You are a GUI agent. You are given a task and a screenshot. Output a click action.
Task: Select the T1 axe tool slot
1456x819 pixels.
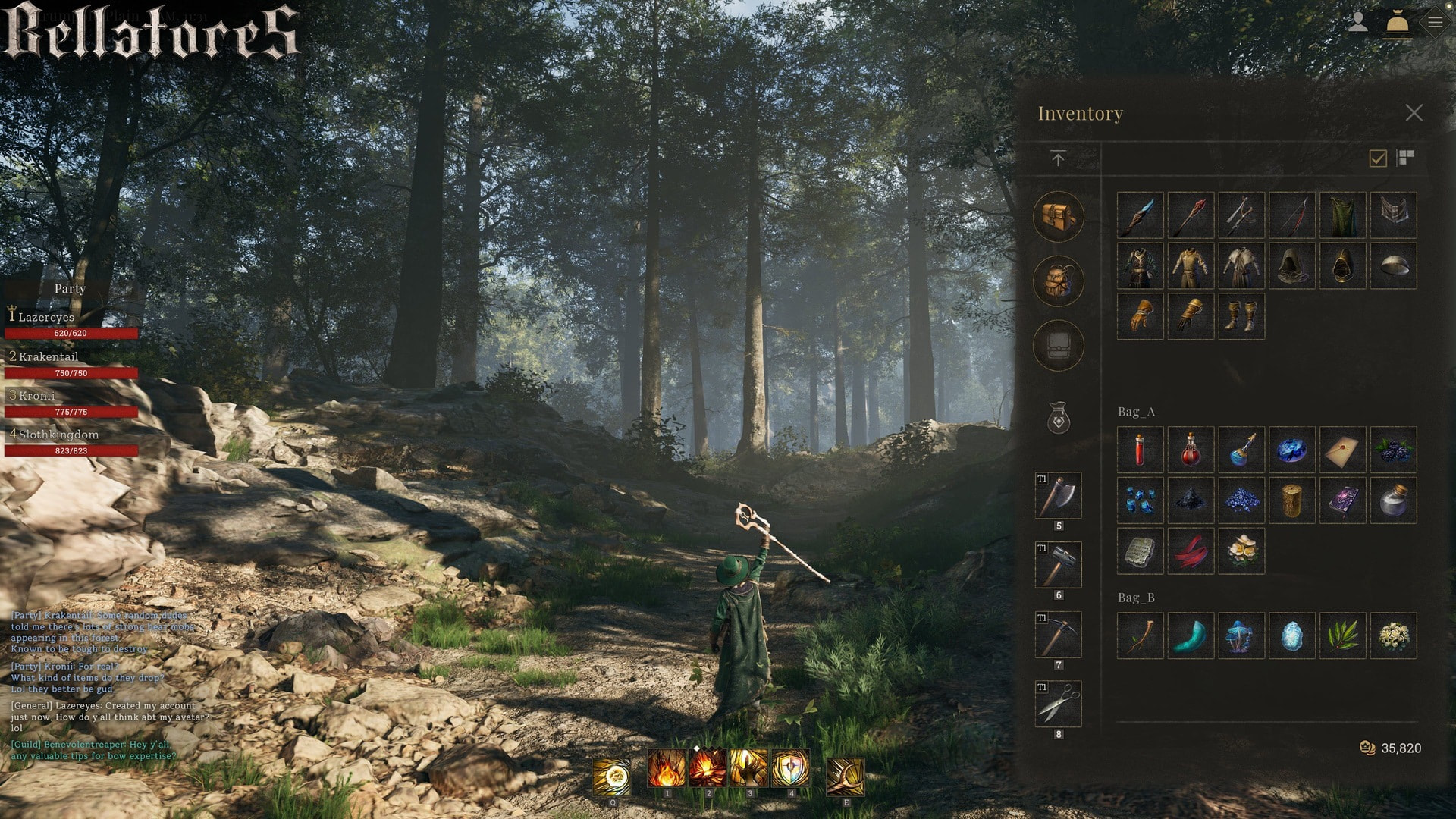pos(1058,496)
